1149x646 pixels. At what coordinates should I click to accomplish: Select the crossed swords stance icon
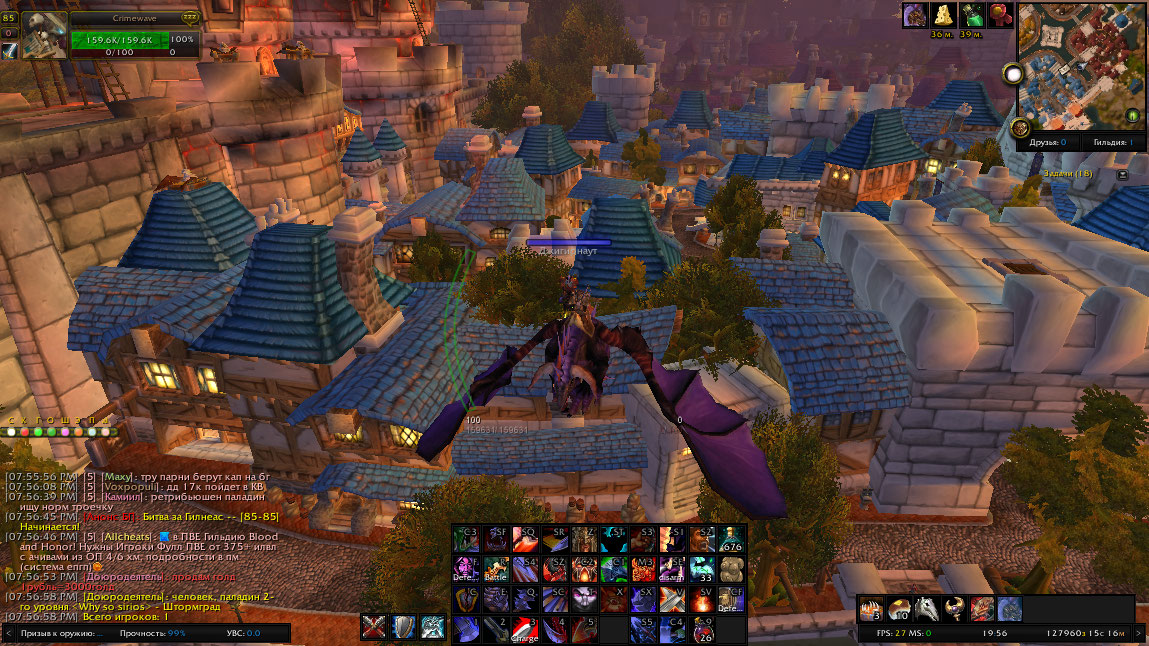pos(375,628)
